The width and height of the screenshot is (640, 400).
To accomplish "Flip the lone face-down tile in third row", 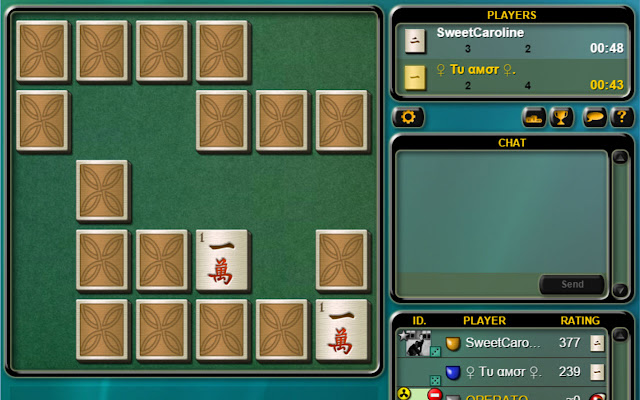I will click(102, 190).
